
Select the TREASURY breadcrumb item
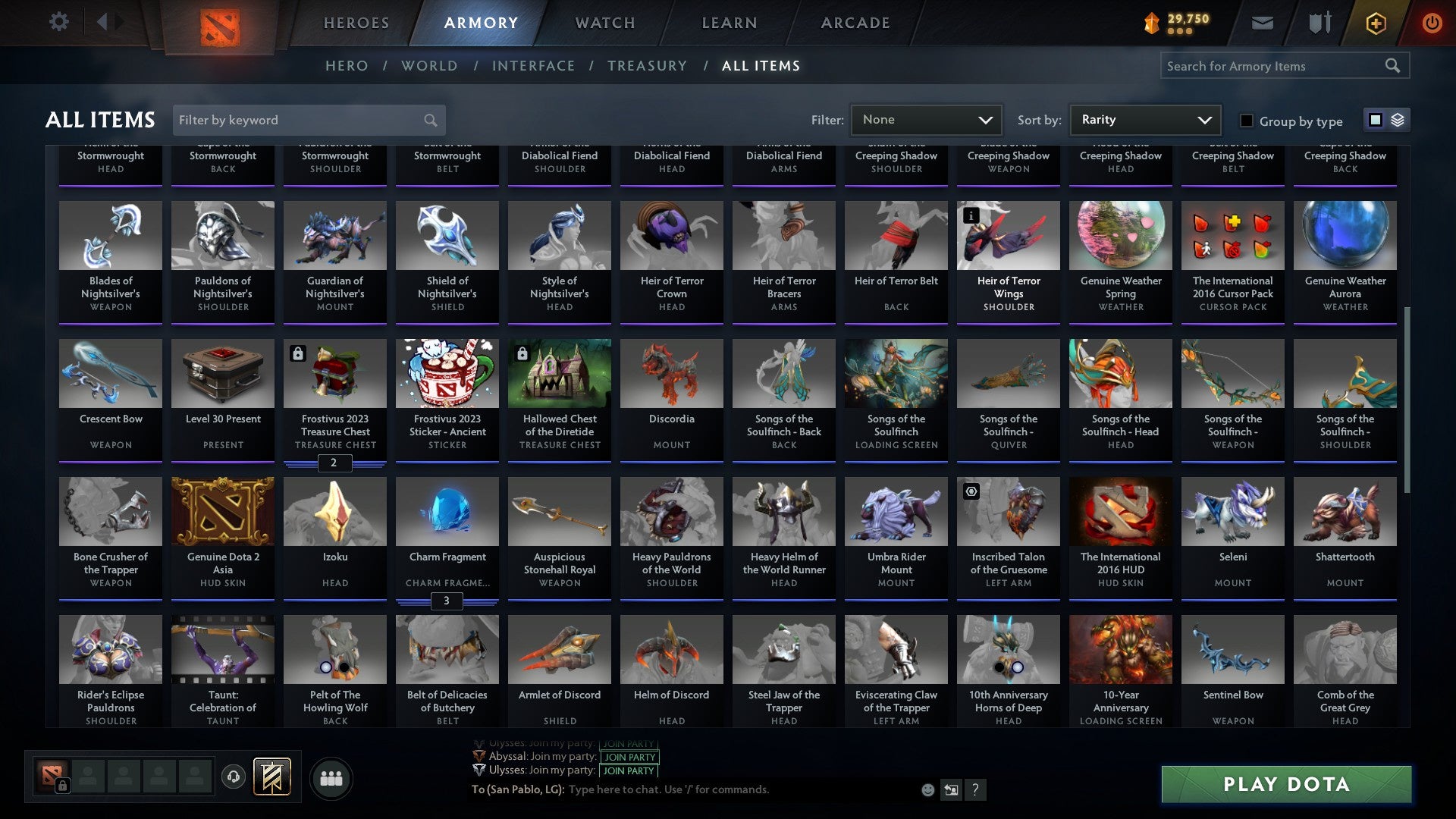coord(647,66)
